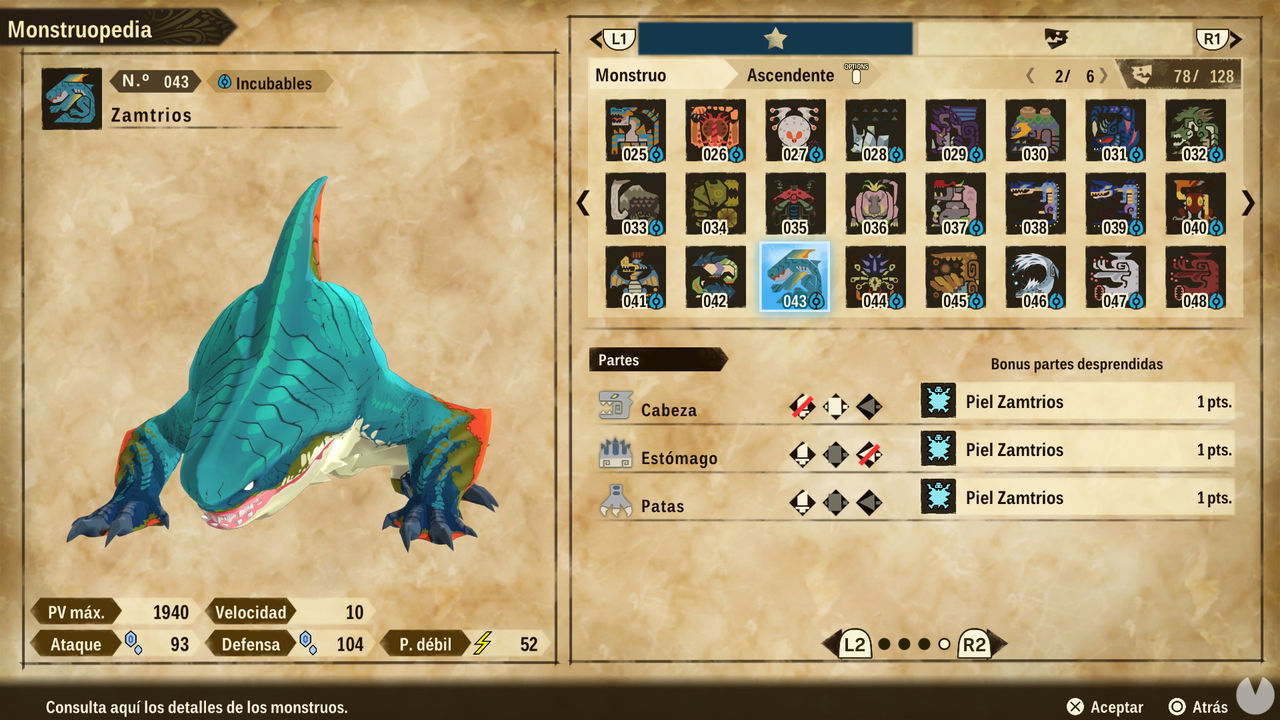1280x720 pixels.
Task: Switch to the Ascendente tab
Action: [x=791, y=74]
